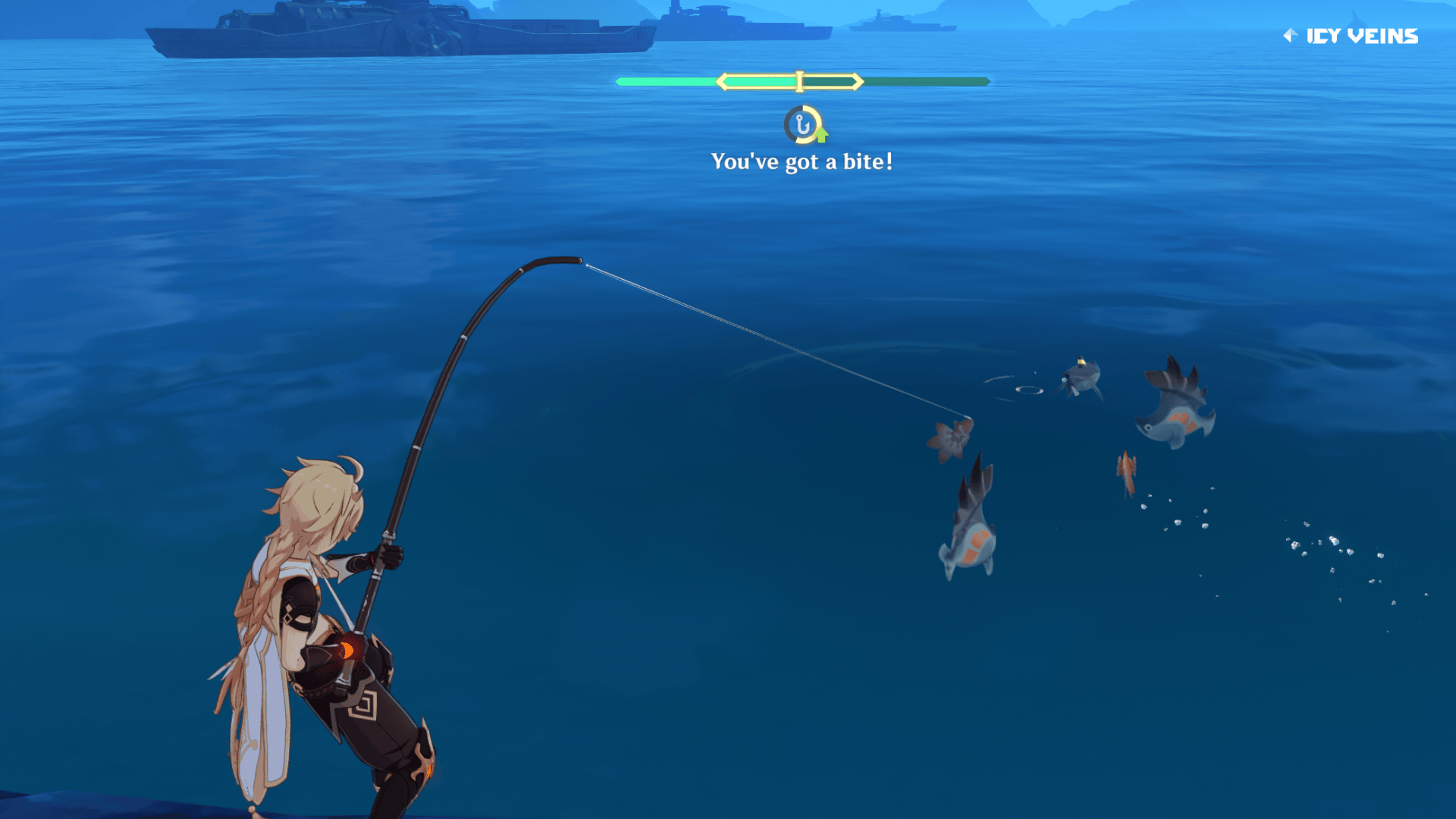Click the Icy Veins watermark logo
Screen dimensions: 1456x819
coord(1351,36)
